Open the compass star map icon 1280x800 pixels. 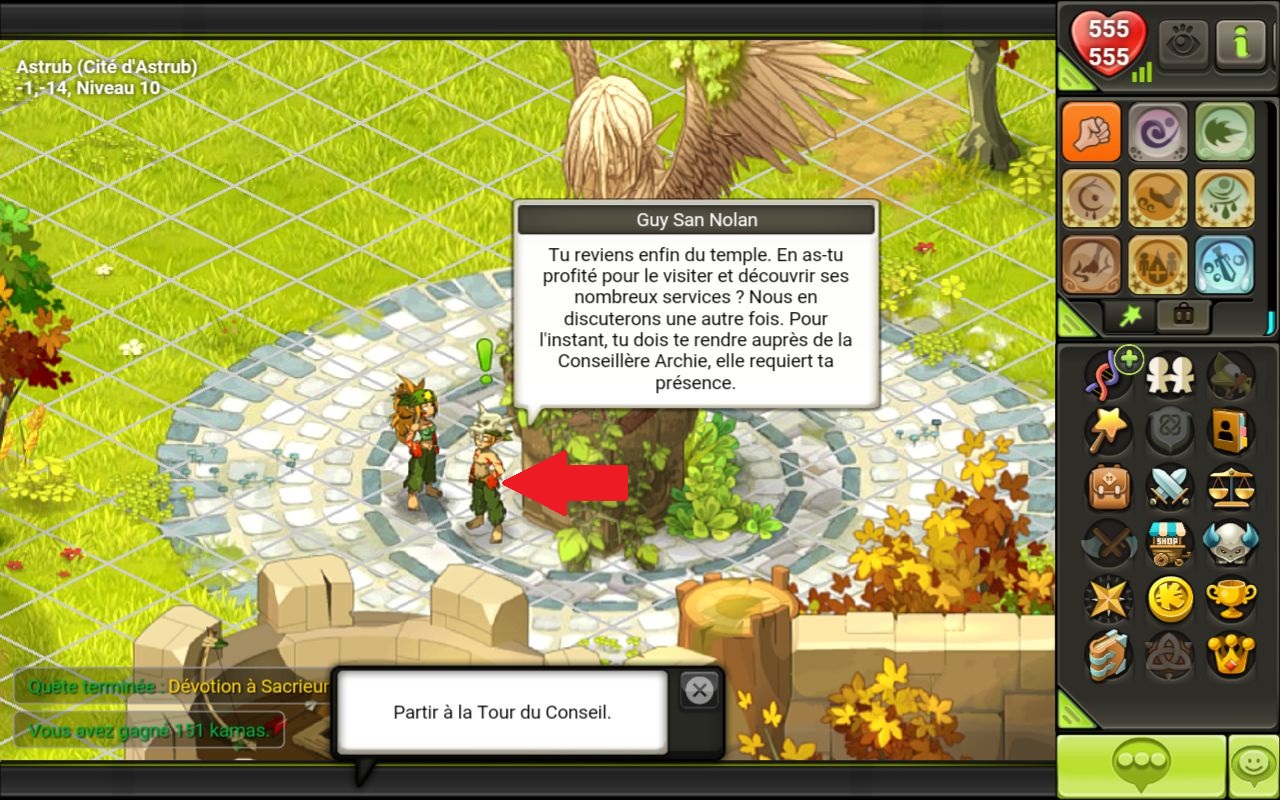pos(1108,599)
